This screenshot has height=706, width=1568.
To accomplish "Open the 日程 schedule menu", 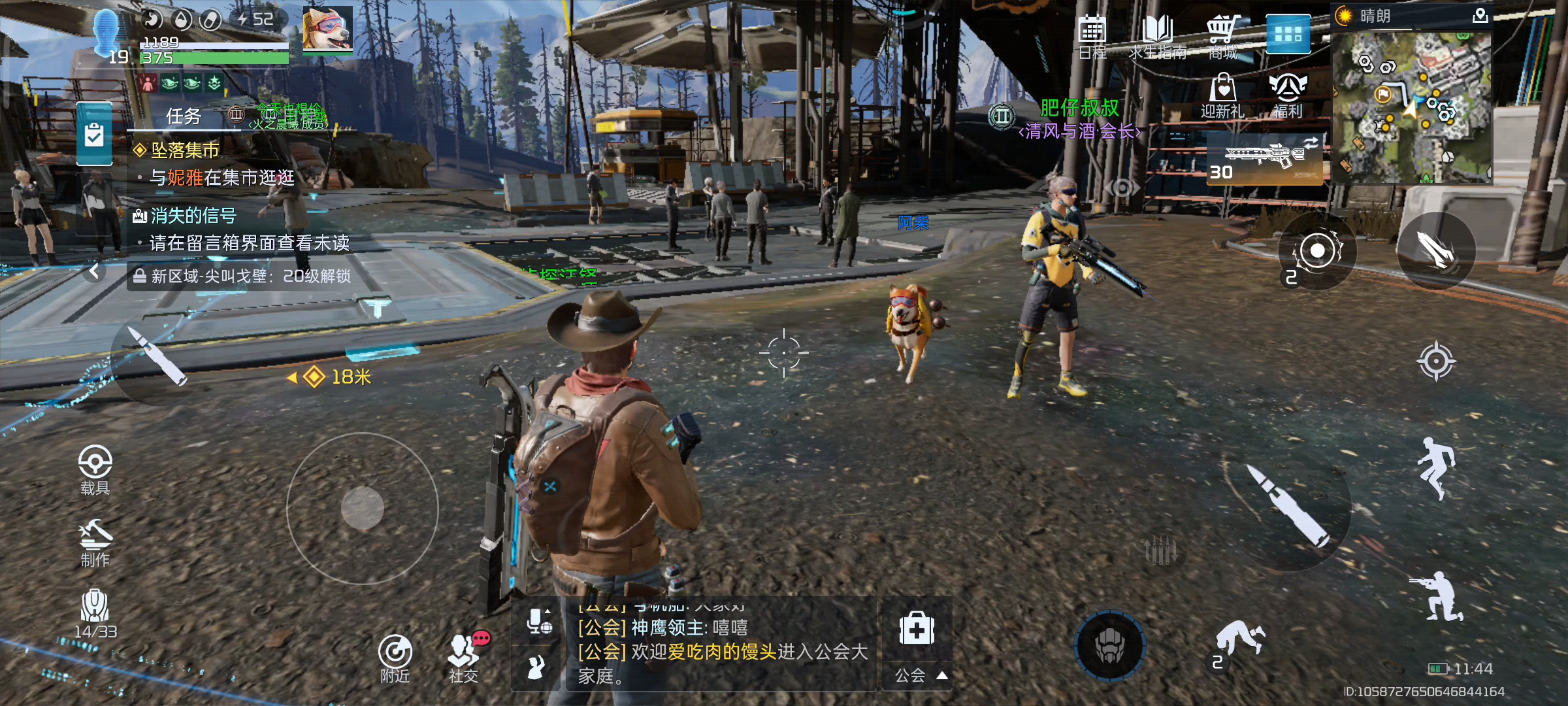I will [x=1092, y=36].
